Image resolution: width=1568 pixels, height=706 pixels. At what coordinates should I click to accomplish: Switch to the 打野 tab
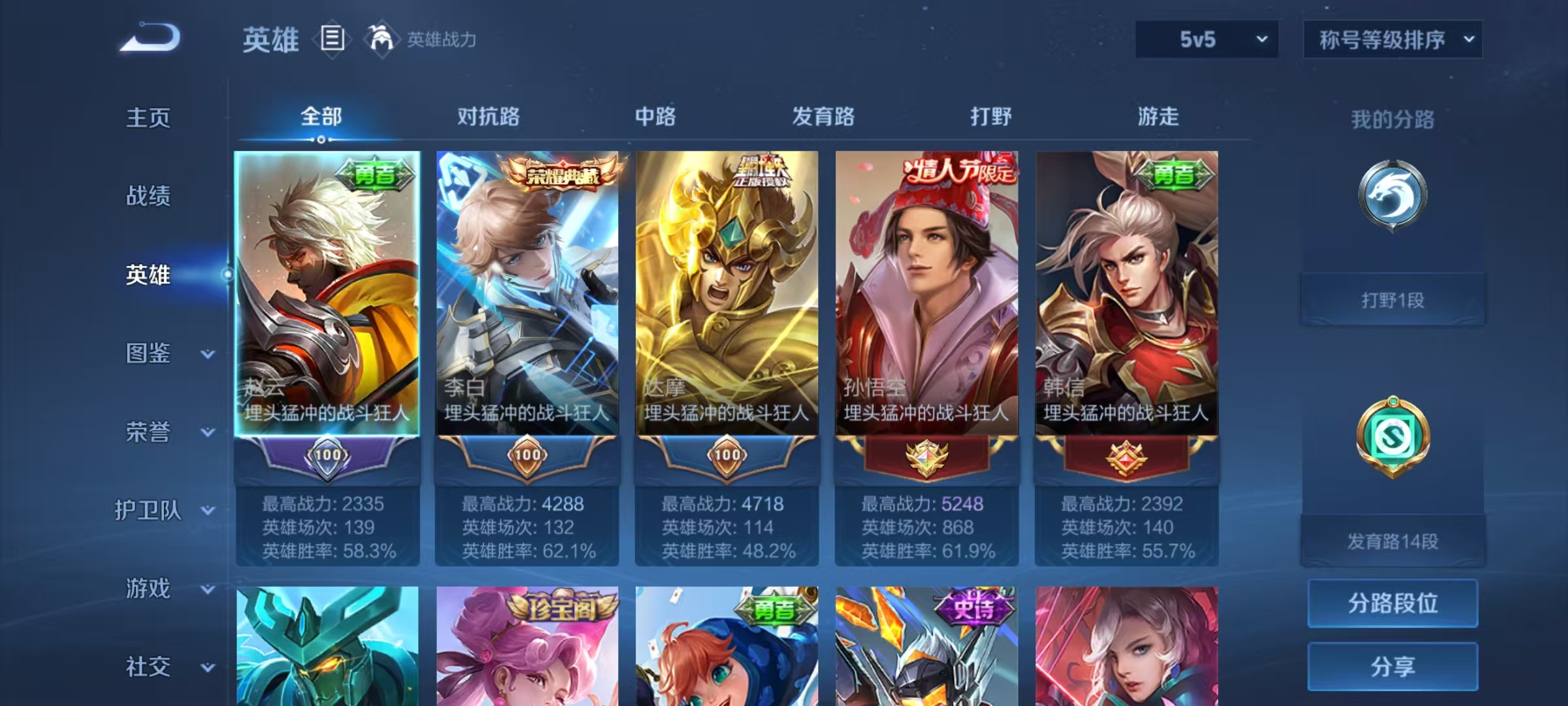point(990,118)
